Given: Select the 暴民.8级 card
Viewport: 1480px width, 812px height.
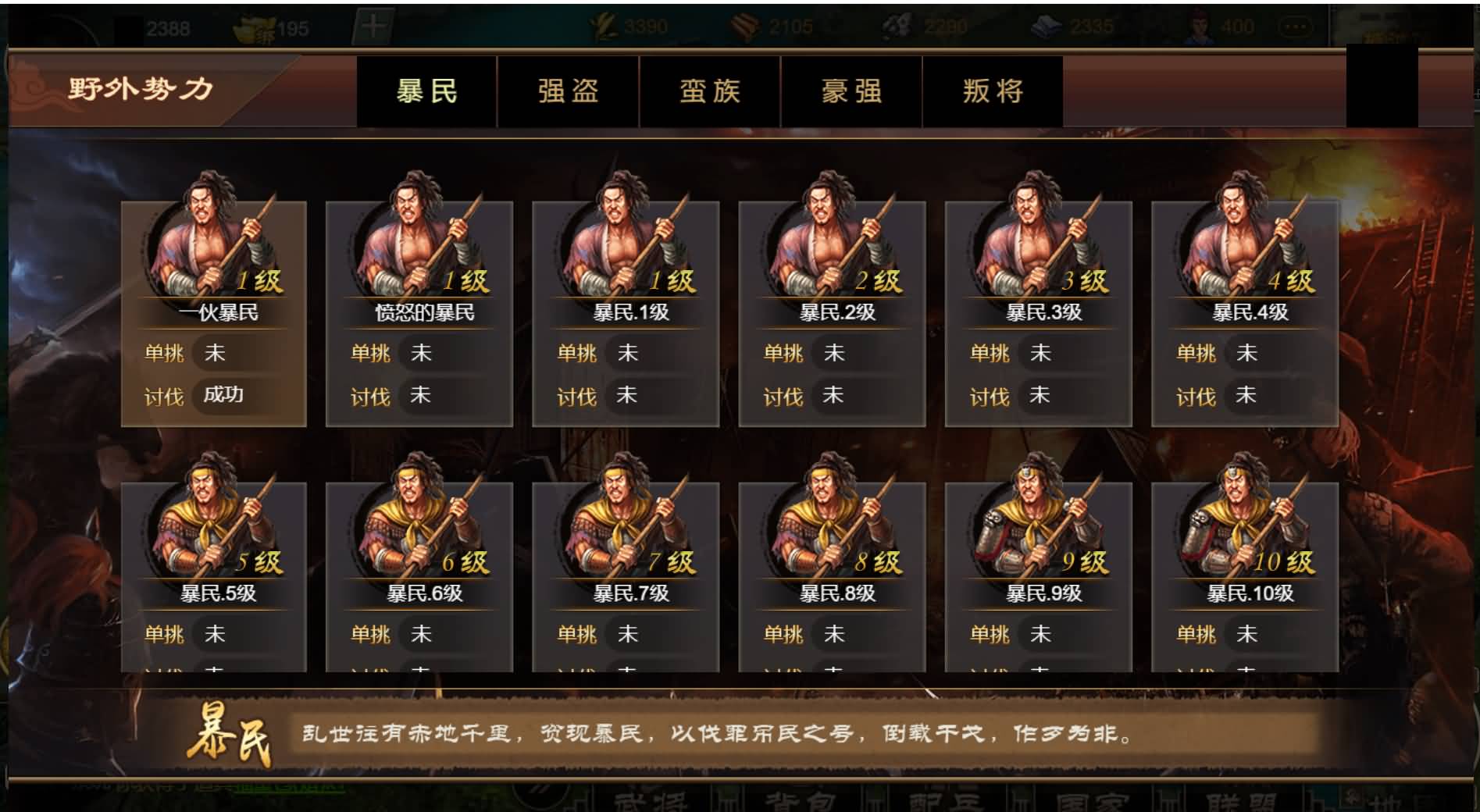Looking at the screenshot, I should click(832, 578).
